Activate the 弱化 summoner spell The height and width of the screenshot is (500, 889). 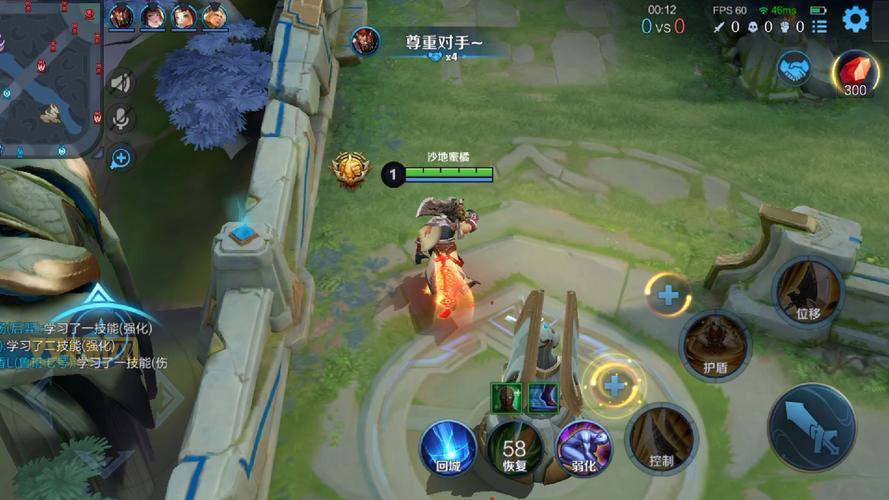coord(583,446)
